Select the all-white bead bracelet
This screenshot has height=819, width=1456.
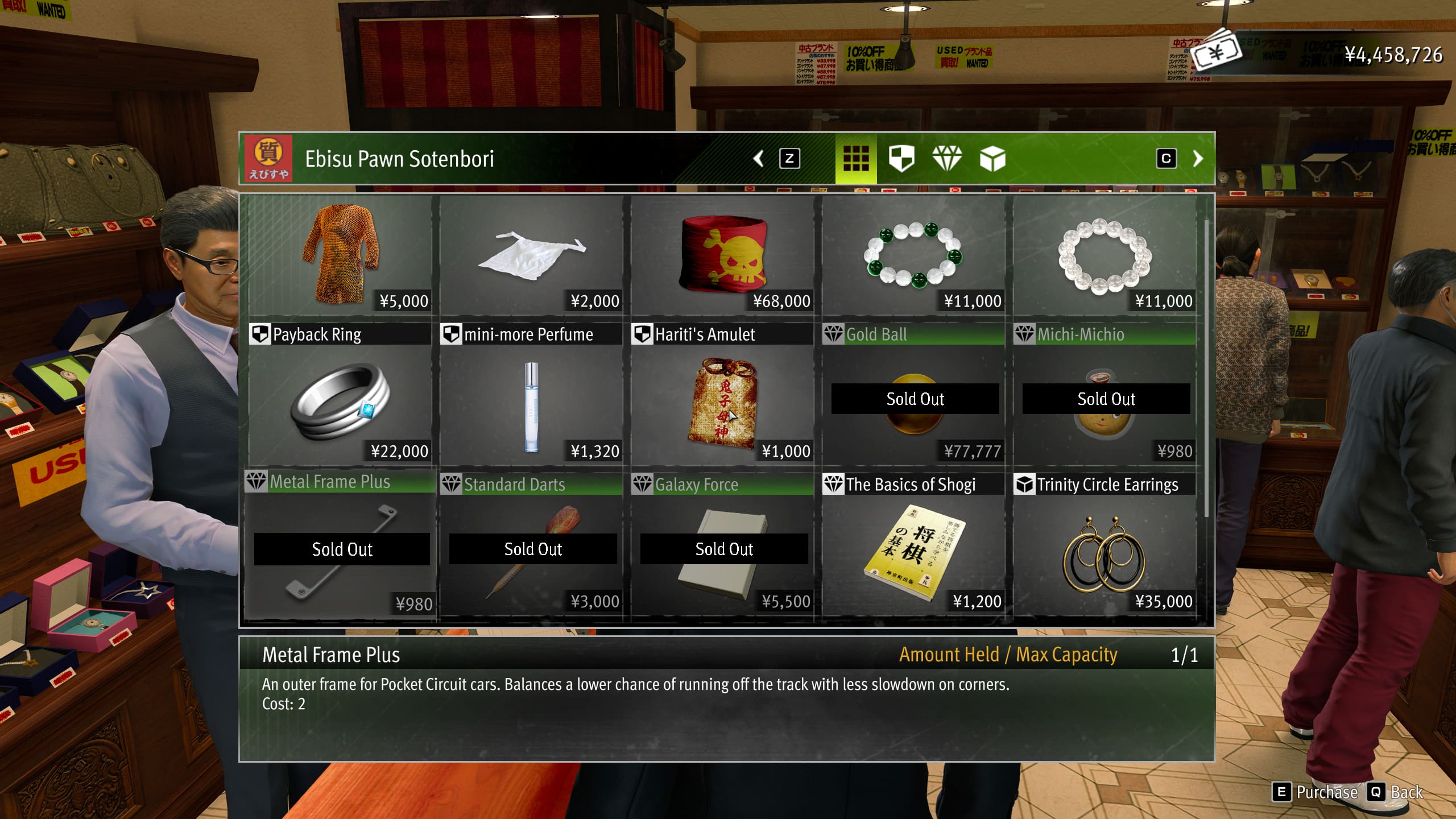tap(1105, 255)
